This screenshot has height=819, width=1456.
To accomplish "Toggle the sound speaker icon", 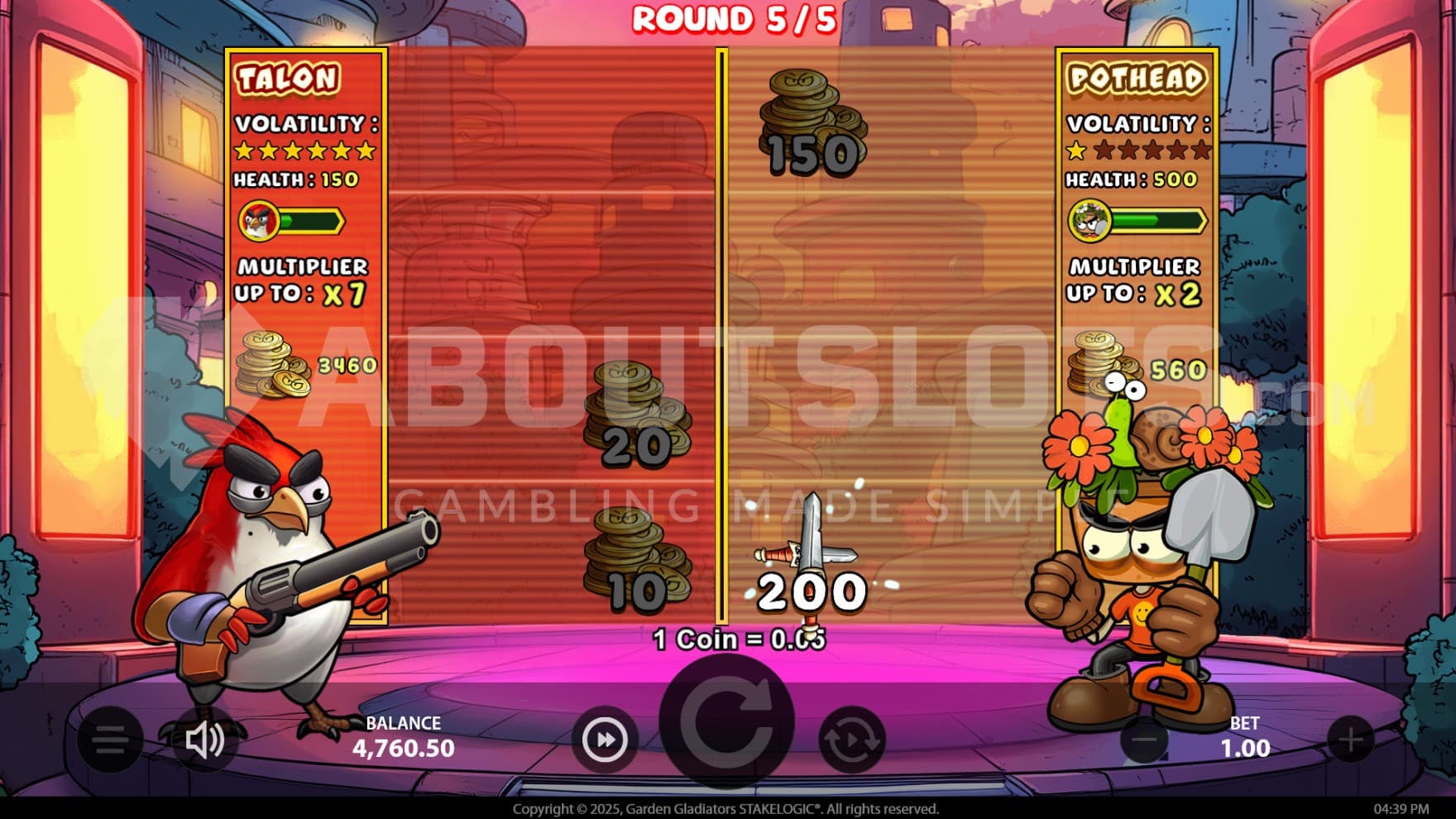I will pyautogui.click(x=204, y=740).
